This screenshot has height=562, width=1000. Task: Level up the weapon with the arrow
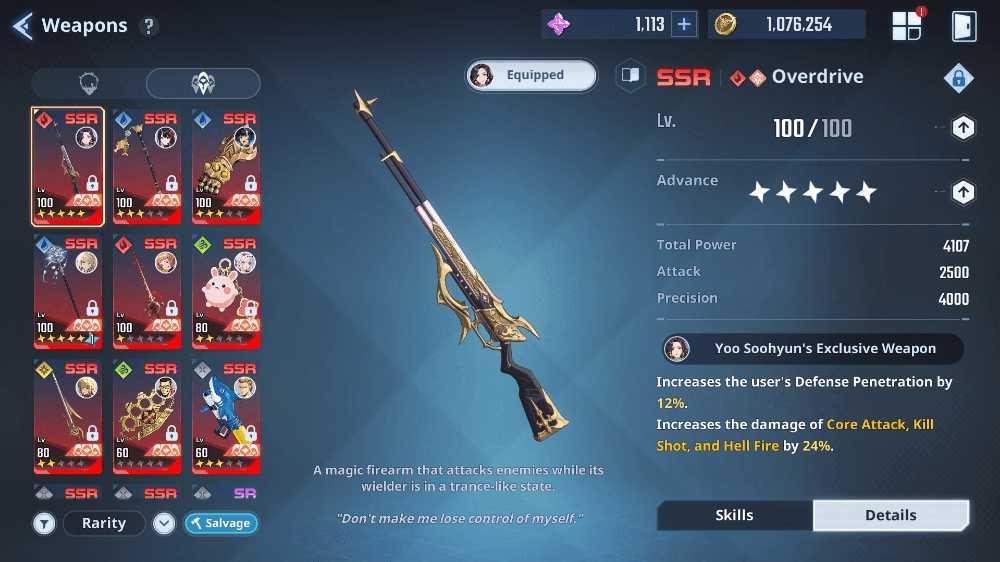point(962,128)
